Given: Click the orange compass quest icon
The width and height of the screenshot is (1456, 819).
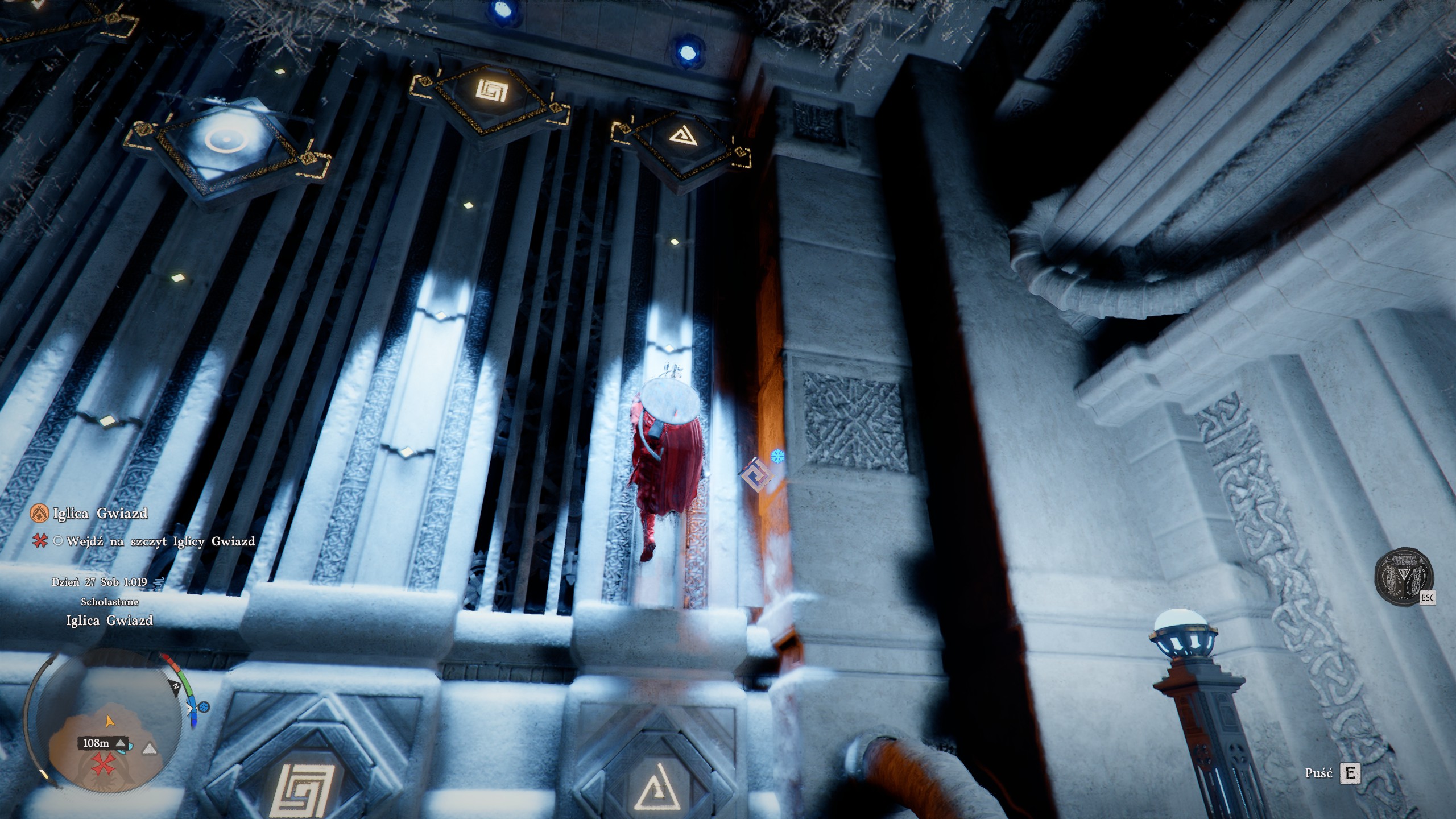Looking at the screenshot, I should 39,514.
